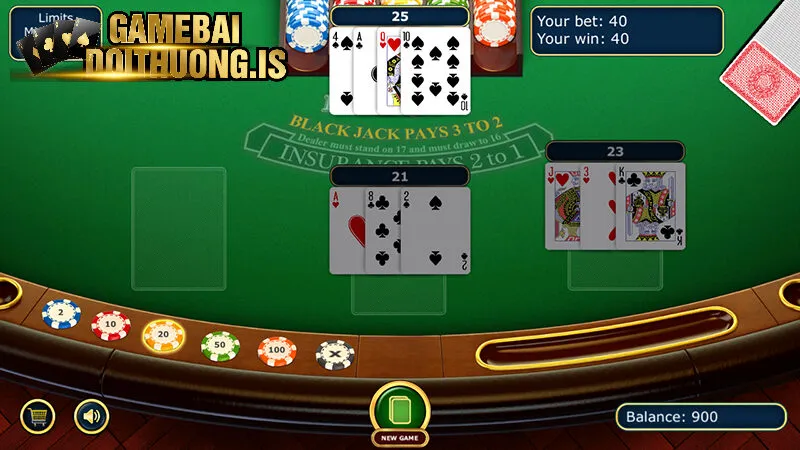Toggle the sound speaker button
The image size is (800, 450).
pyautogui.click(x=91, y=415)
